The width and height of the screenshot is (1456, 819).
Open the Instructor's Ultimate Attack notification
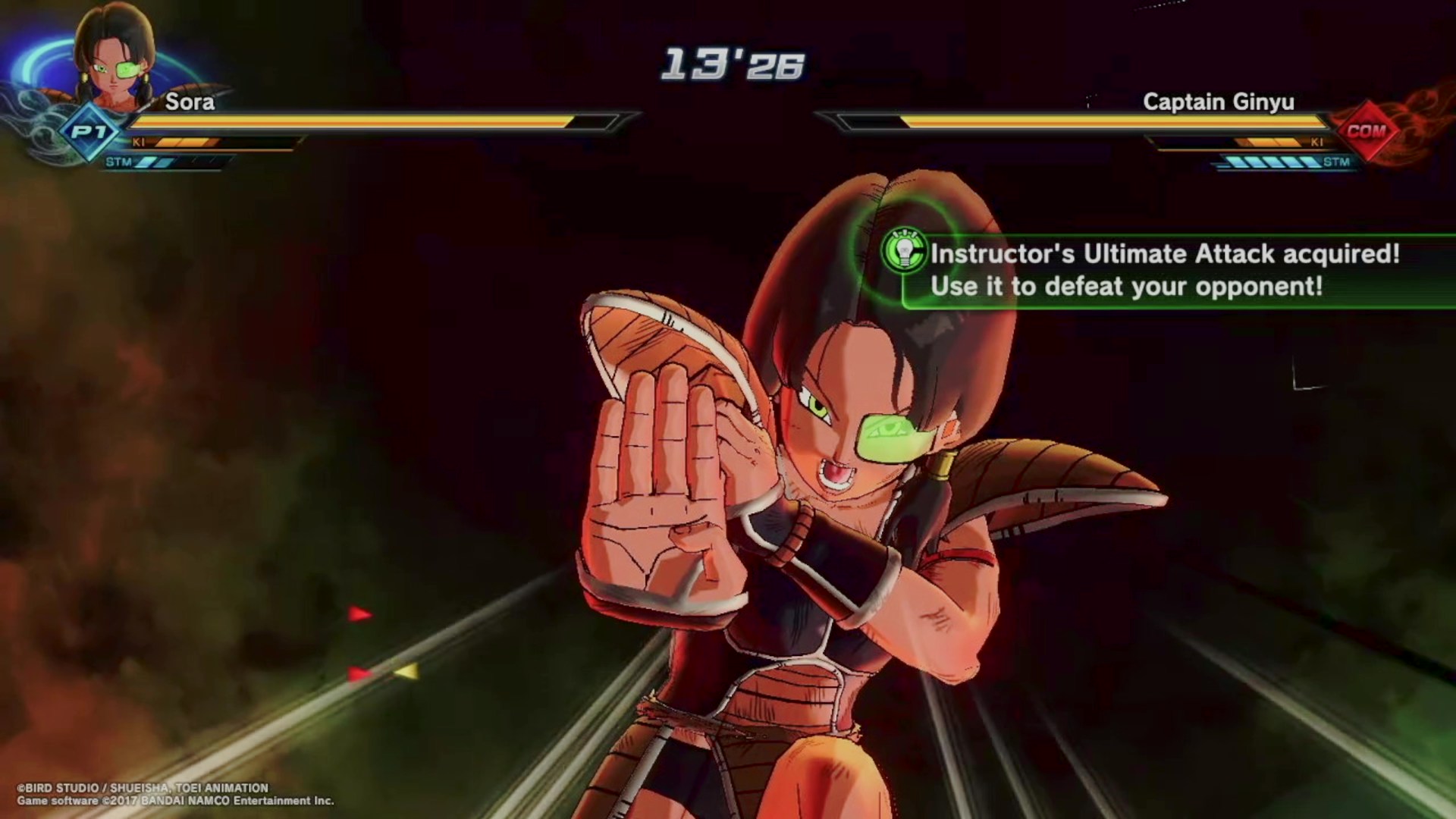[1164, 270]
